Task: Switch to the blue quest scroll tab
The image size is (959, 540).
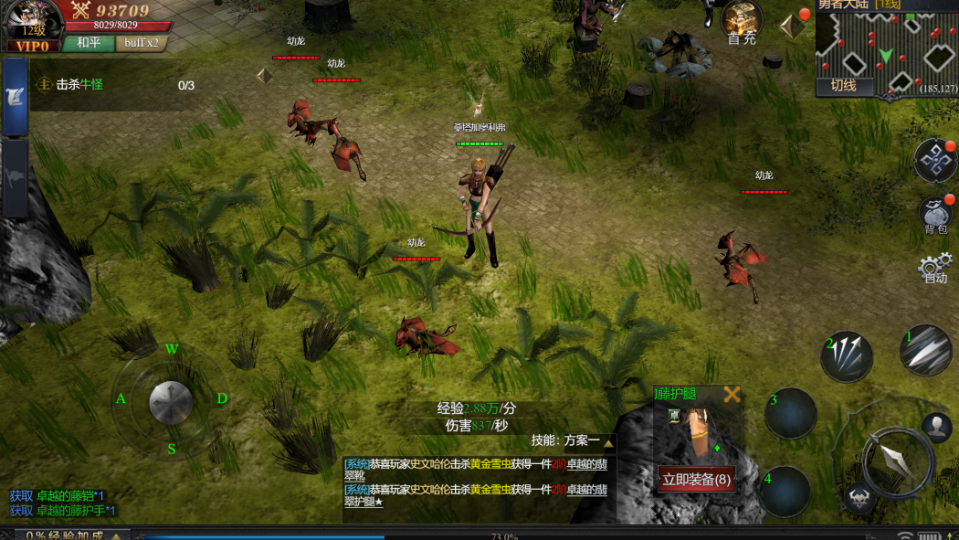Action: pyautogui.click(x=15, y=97)
